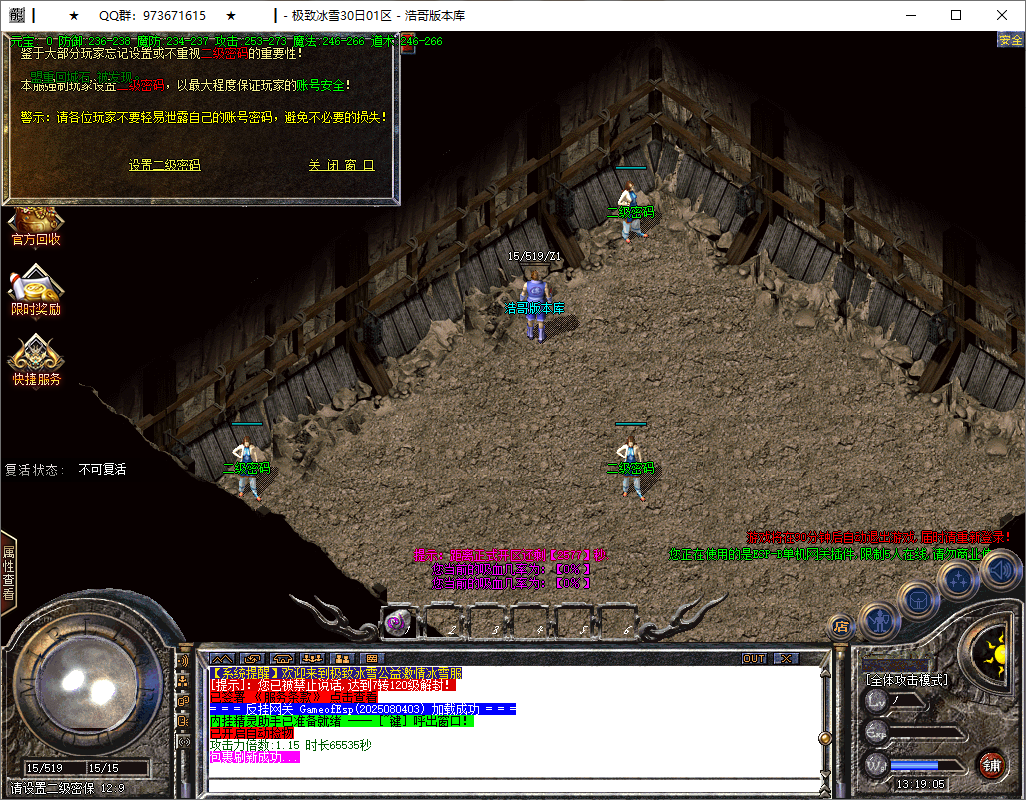Expand the 属性查看 attributes side tab

[8, 572]
